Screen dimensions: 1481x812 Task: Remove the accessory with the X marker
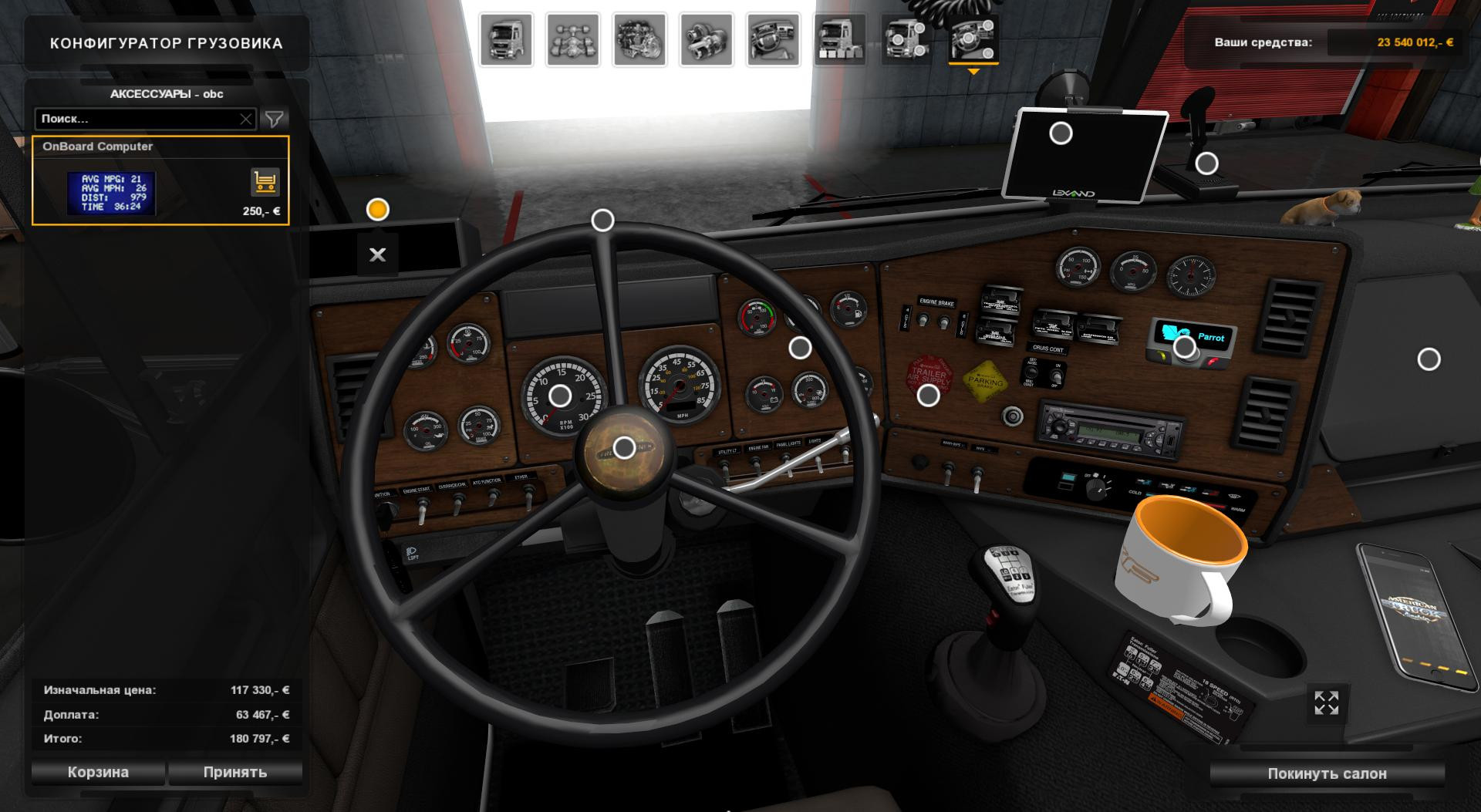tap(377, 254)
